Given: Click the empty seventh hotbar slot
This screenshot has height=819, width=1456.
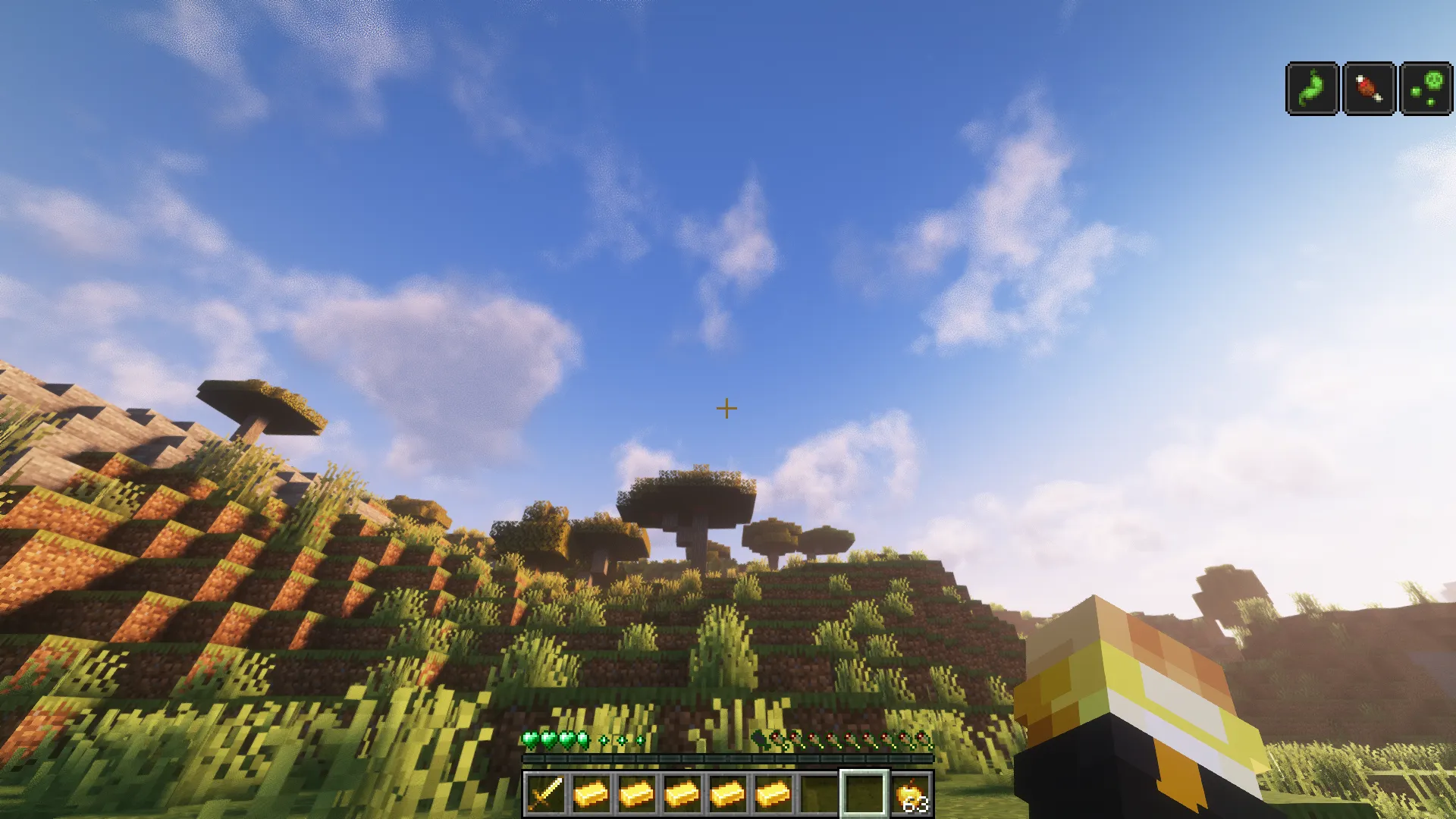Looking at the screenshot, I should 818,792.
